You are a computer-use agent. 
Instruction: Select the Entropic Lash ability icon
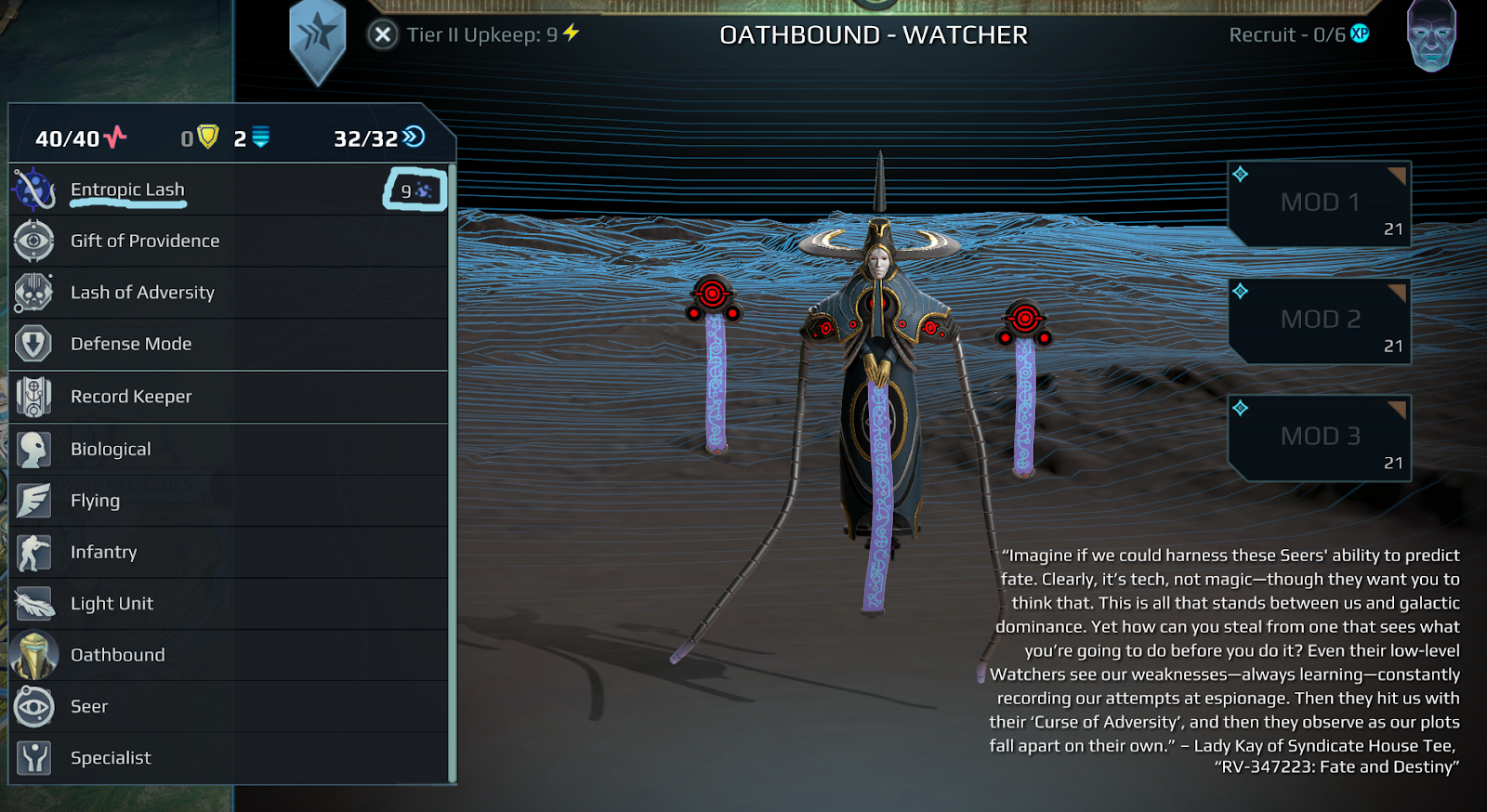pos(34,189)
